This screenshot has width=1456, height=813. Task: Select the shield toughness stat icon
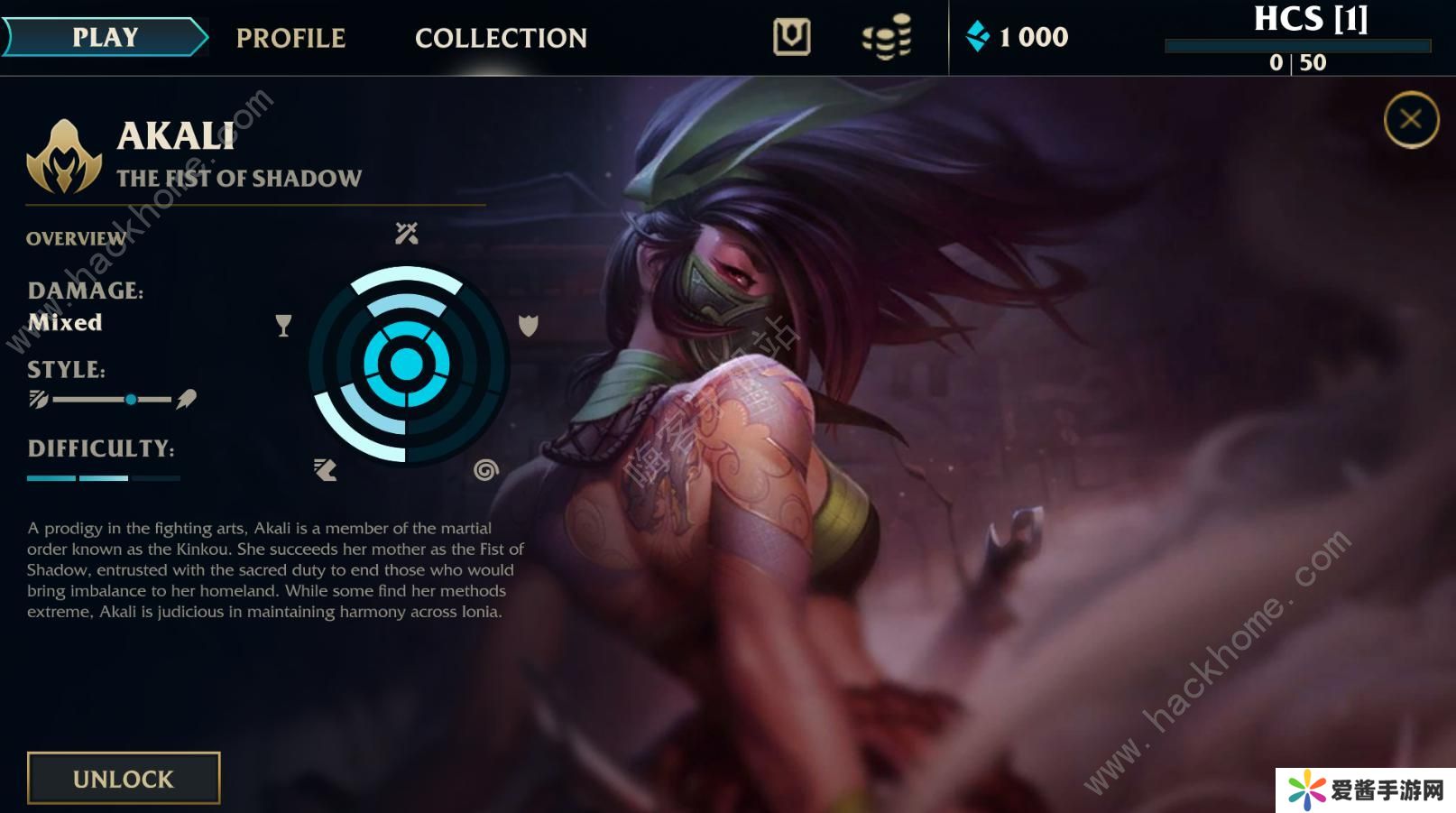[x=529, y=326]
